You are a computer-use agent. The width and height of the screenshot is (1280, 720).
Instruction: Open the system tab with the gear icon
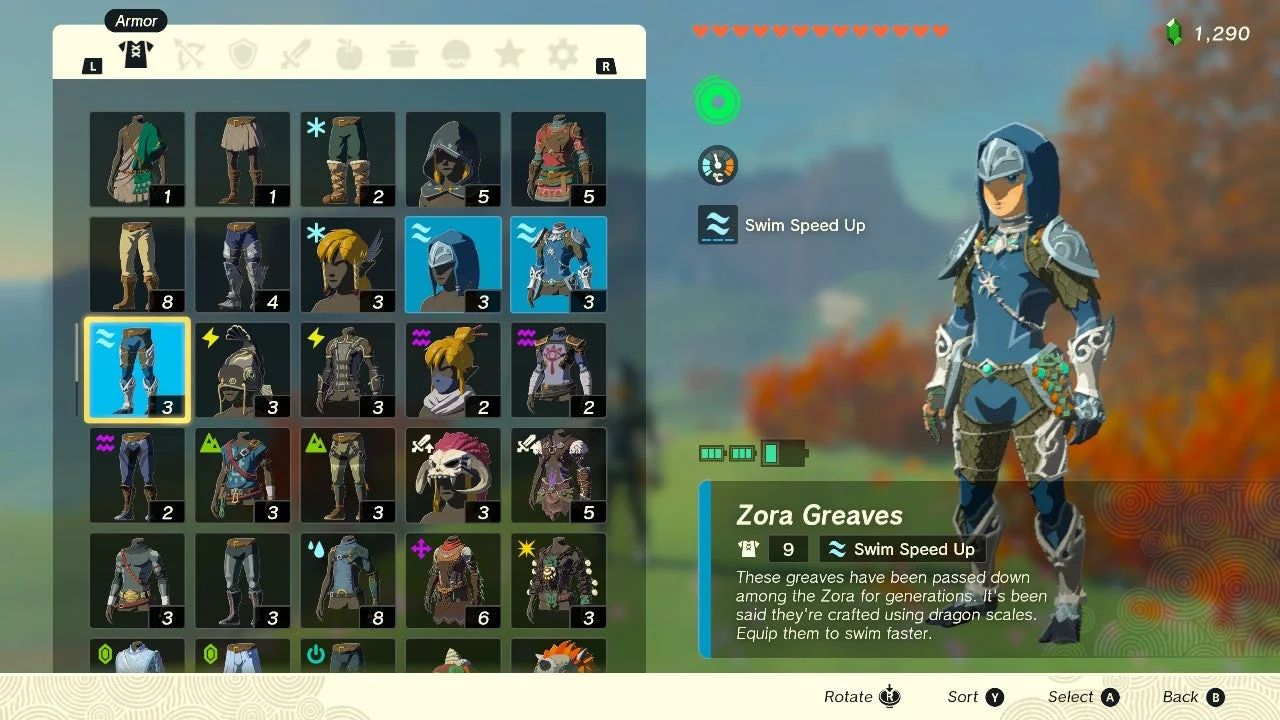click(562, 54)
